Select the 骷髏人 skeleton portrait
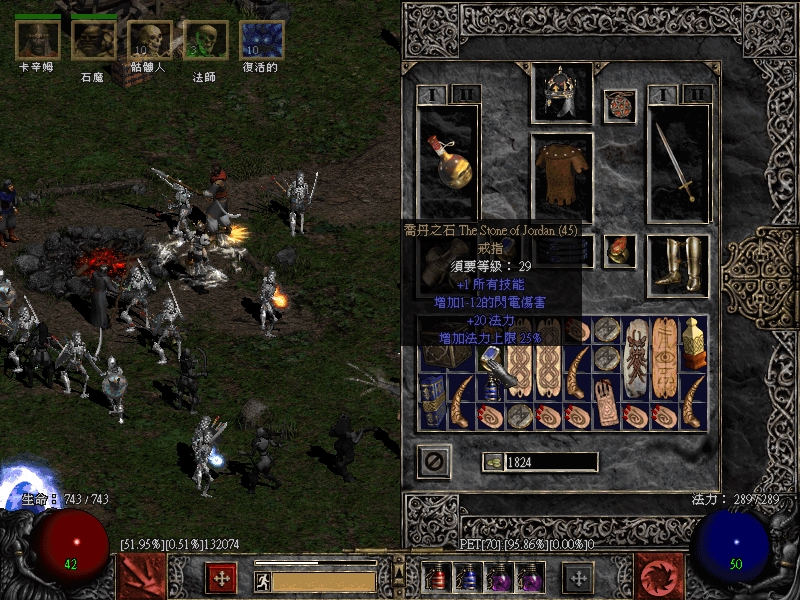The height and width of the screenshot is (600, 800). [x=150, y=40]
